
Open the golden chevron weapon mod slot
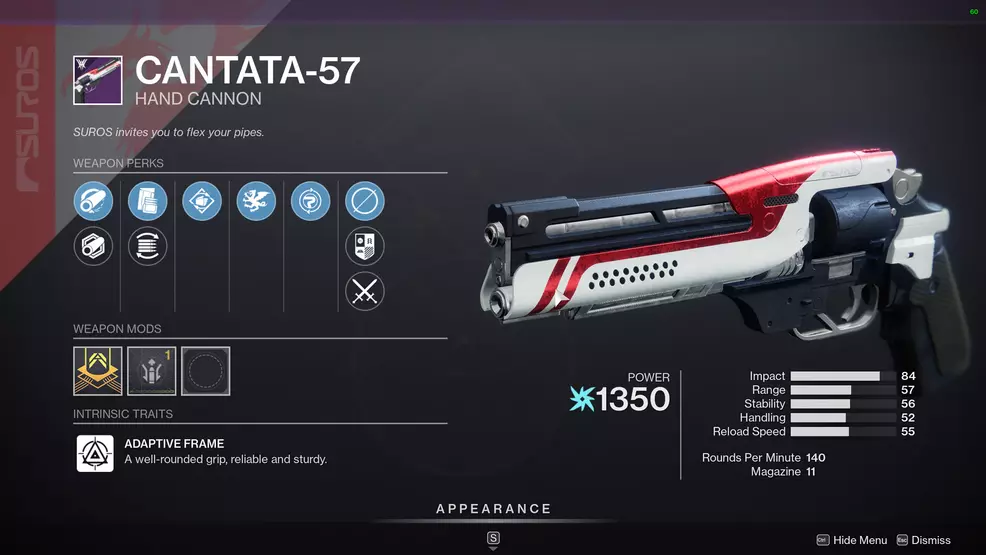click(98, 371)
